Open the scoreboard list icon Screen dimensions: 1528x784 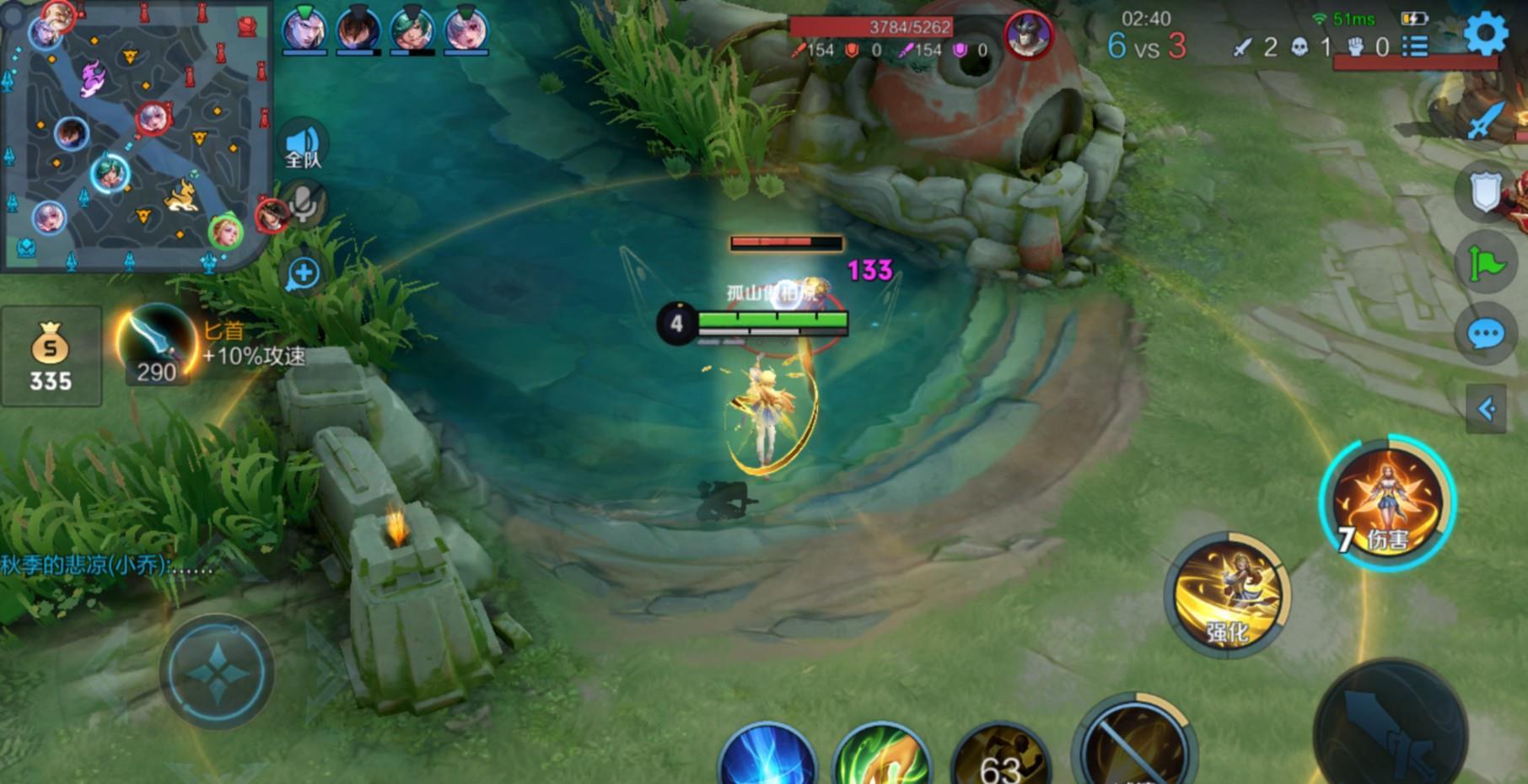(x=1415, y=46)
